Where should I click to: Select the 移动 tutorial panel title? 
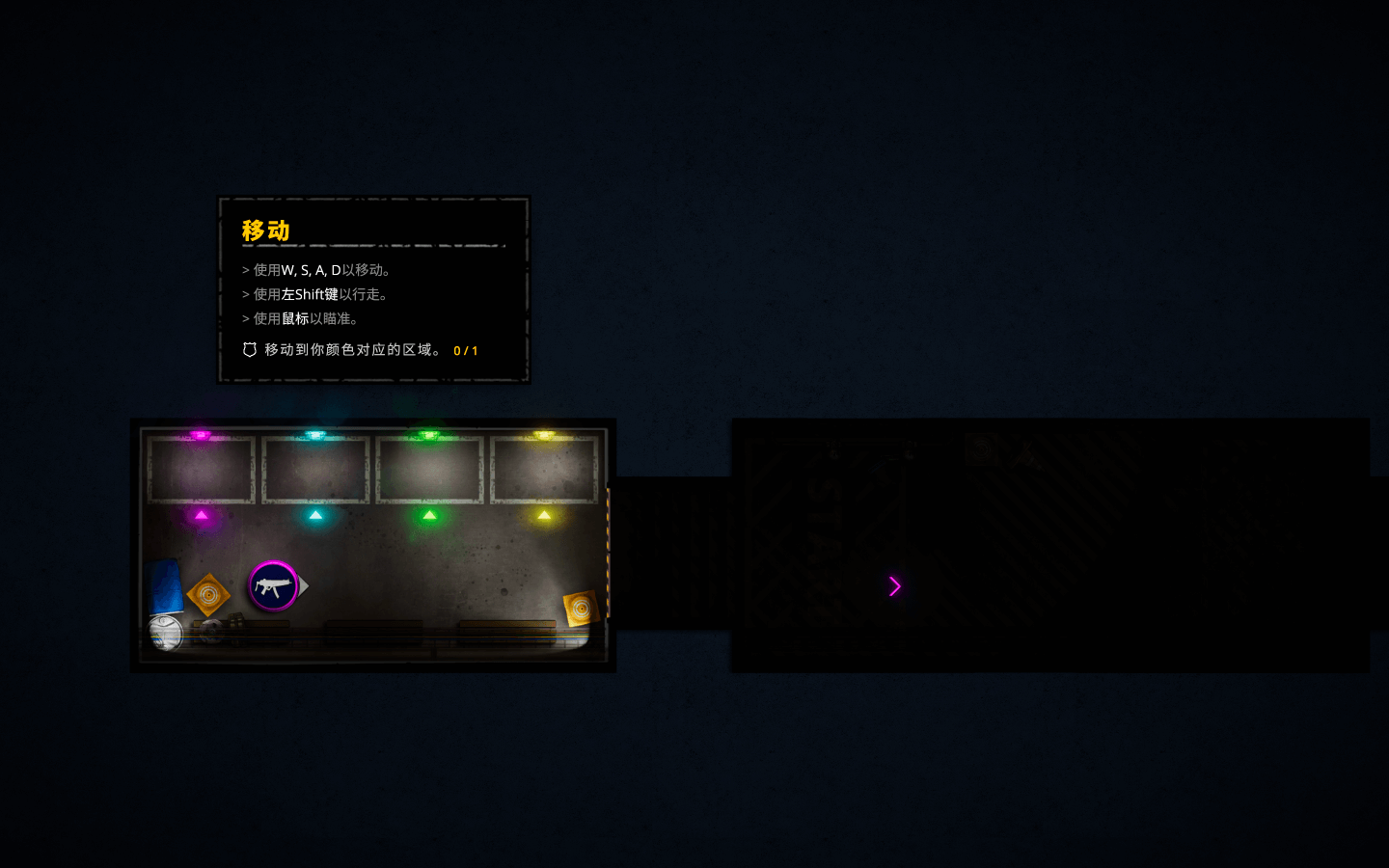click(265, 231)
